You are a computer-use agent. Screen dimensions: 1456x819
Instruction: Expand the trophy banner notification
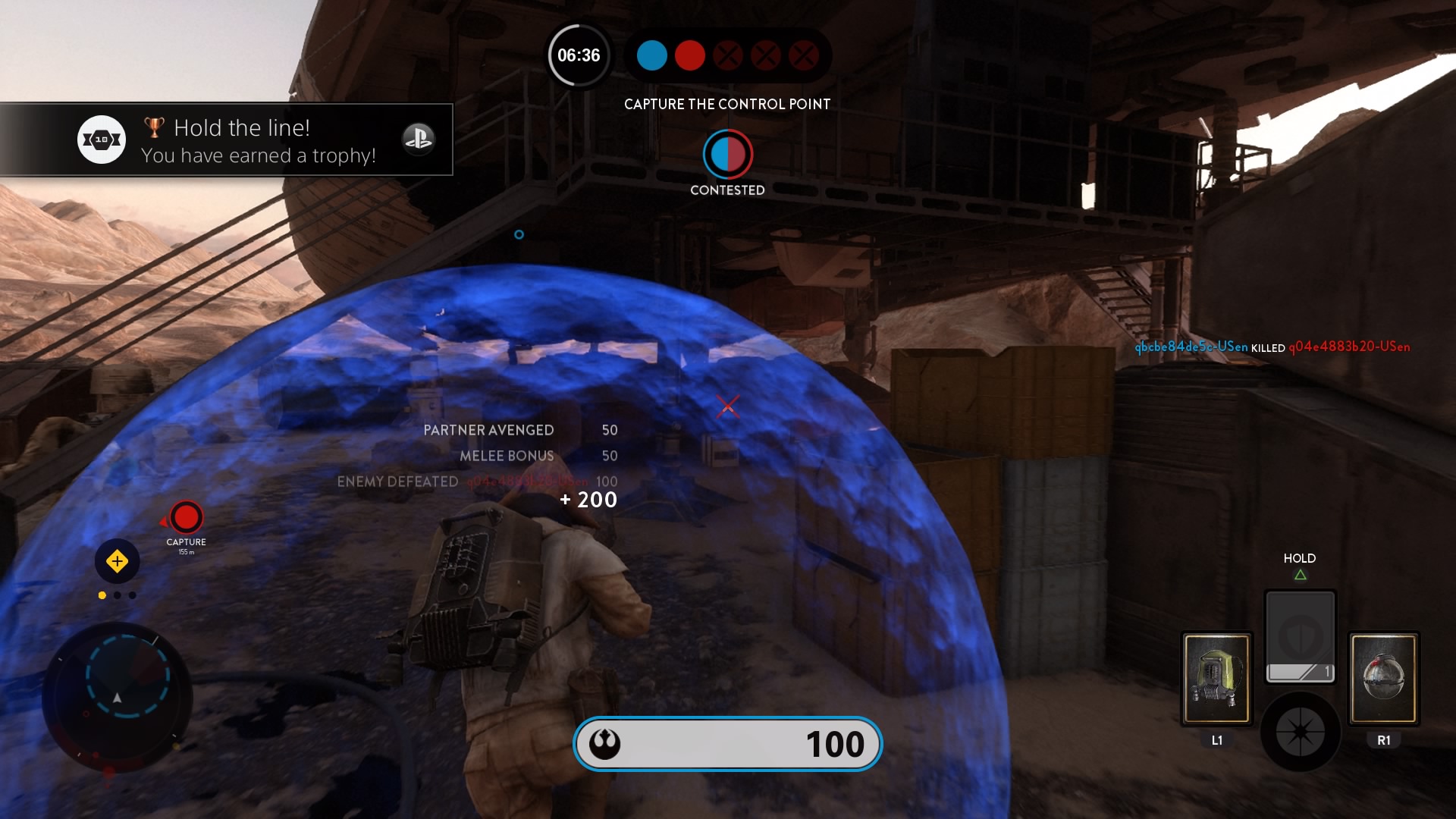point(227,140)
